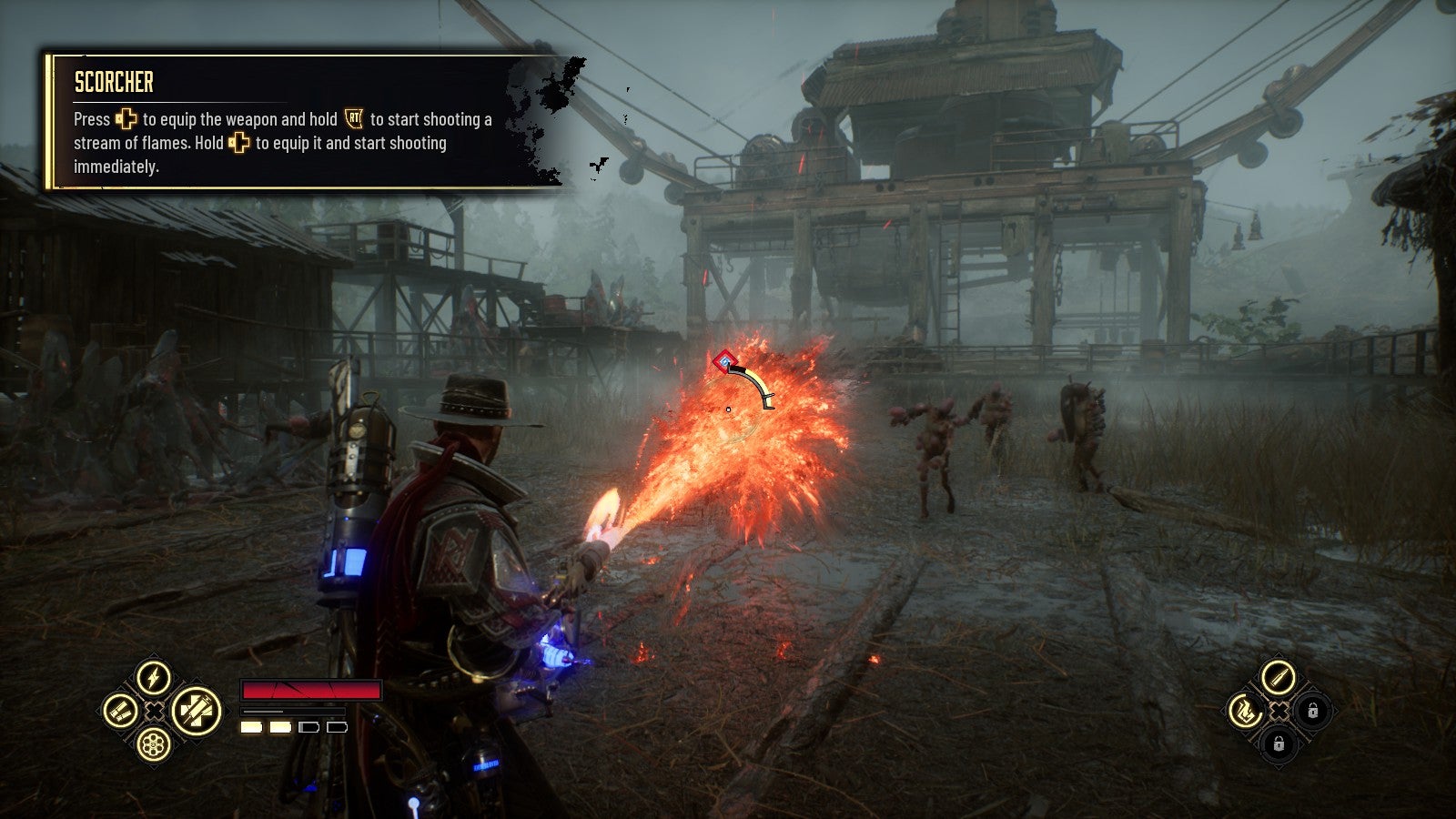Choose the shotgun shells weapon slot

pos(120,711)
